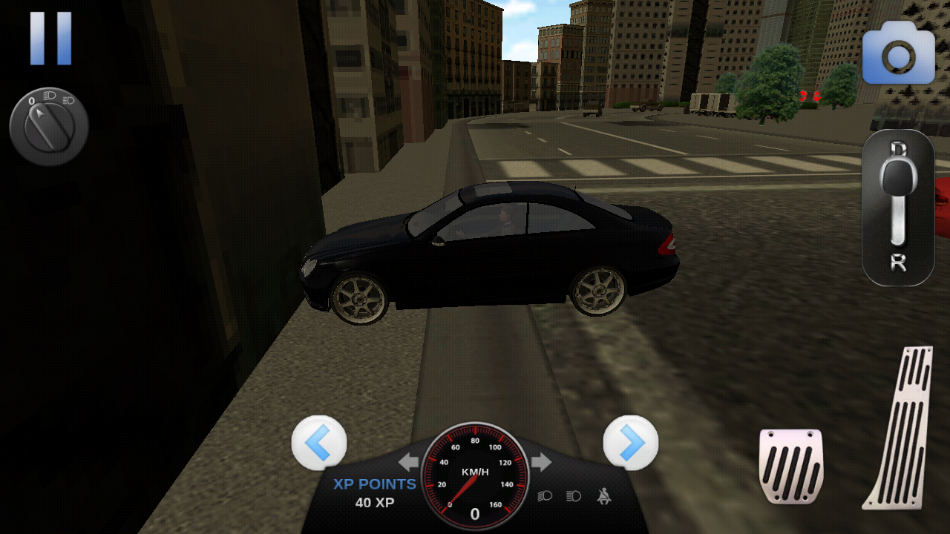Tap the brake pedal
The image size is (950, 534).
(x=790, y=465)
